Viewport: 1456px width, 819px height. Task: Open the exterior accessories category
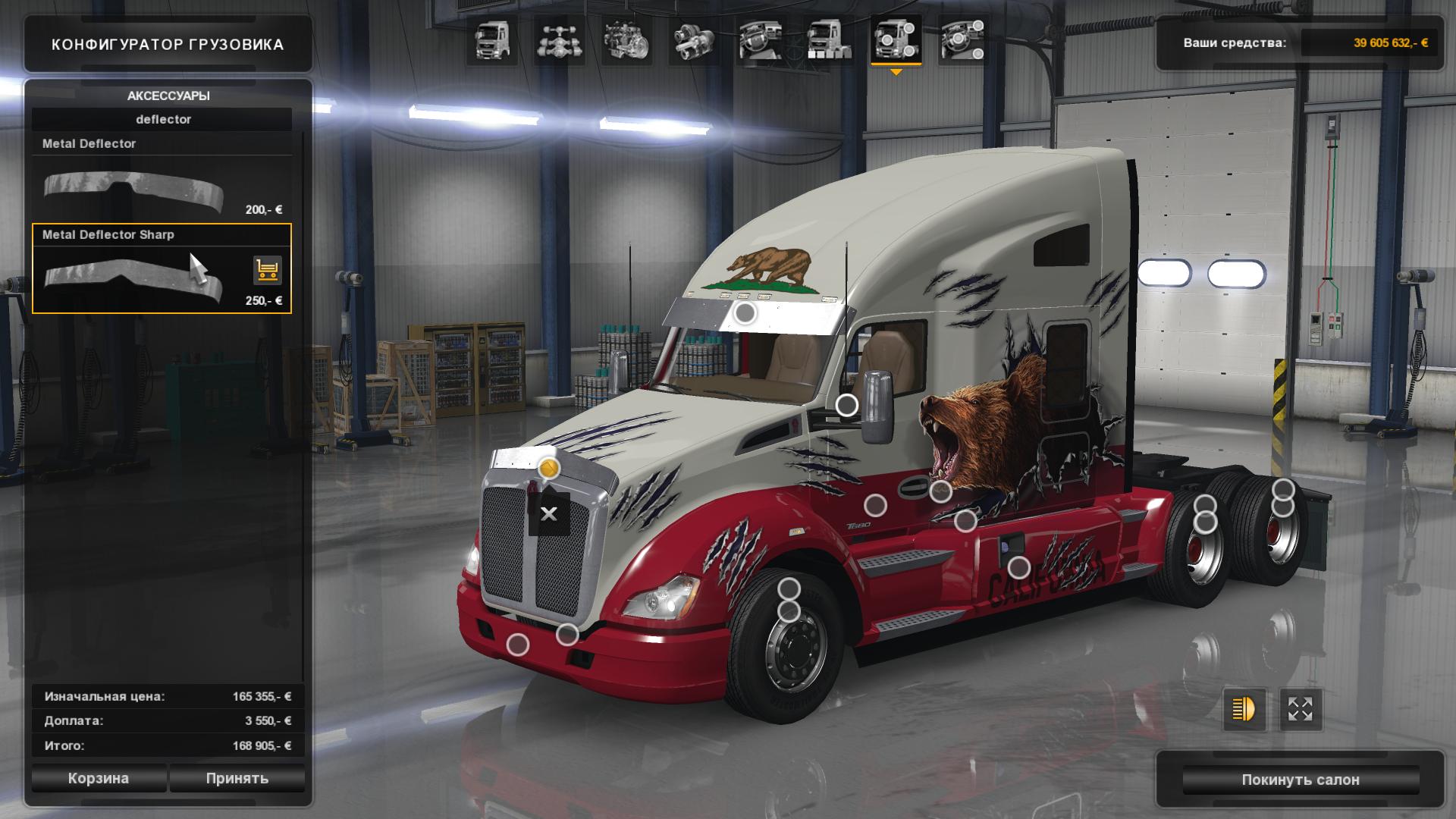tap(896, 40)
